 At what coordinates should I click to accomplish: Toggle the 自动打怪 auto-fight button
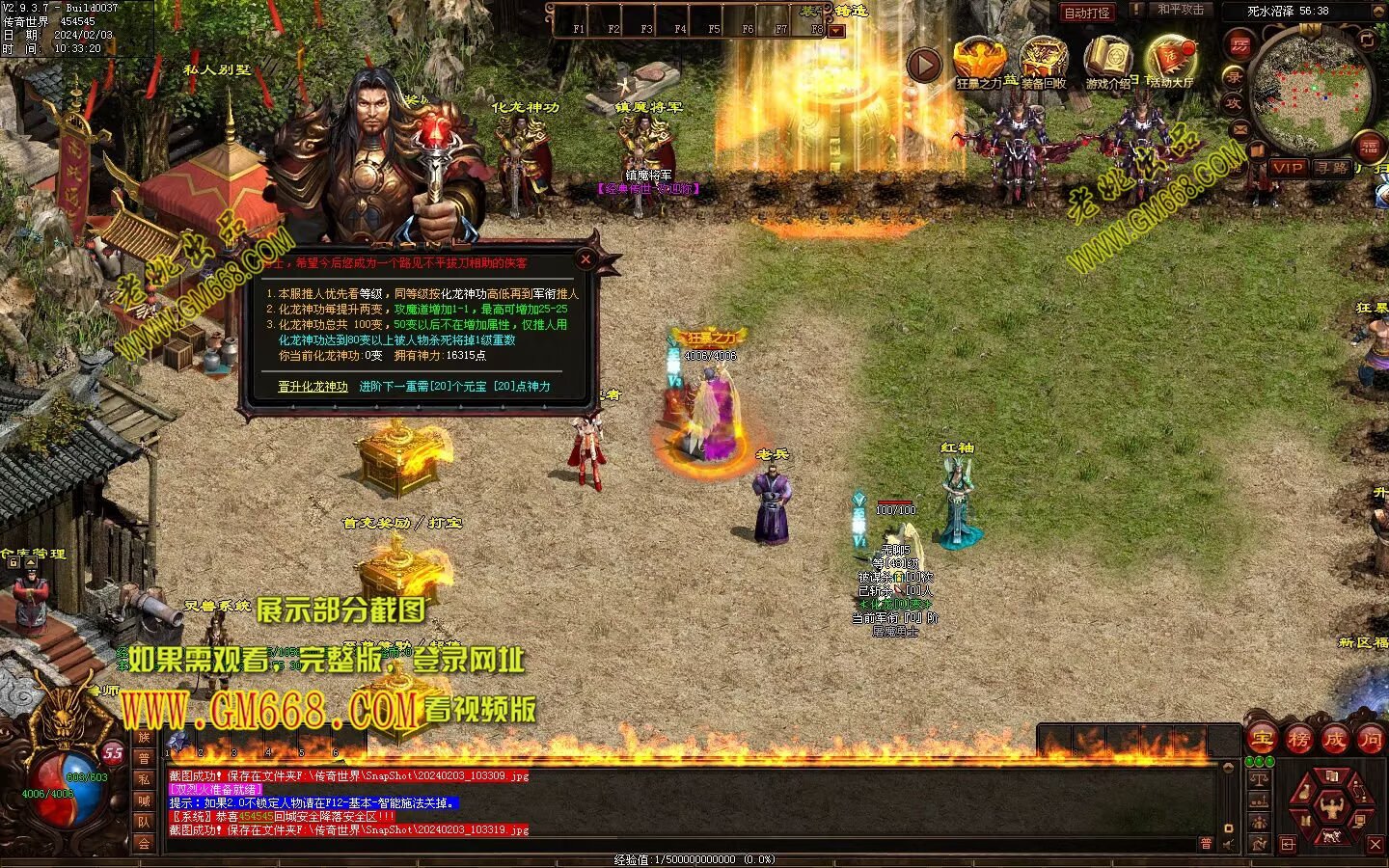[x=1086, y=13]
